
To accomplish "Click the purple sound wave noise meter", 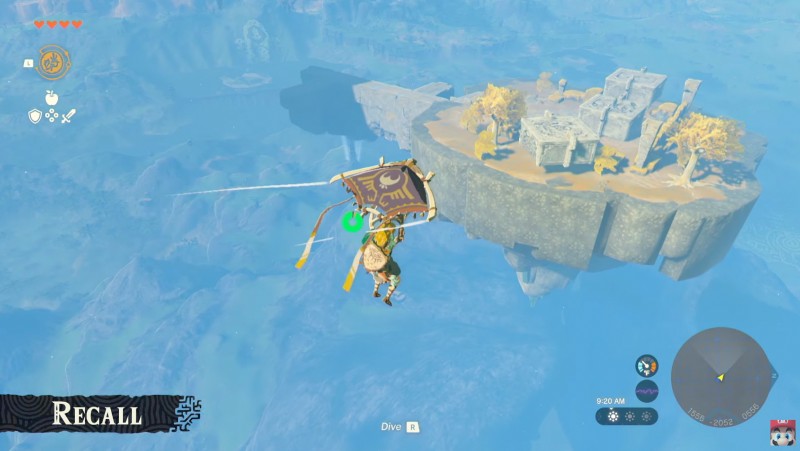I will (x=646, y=390).
